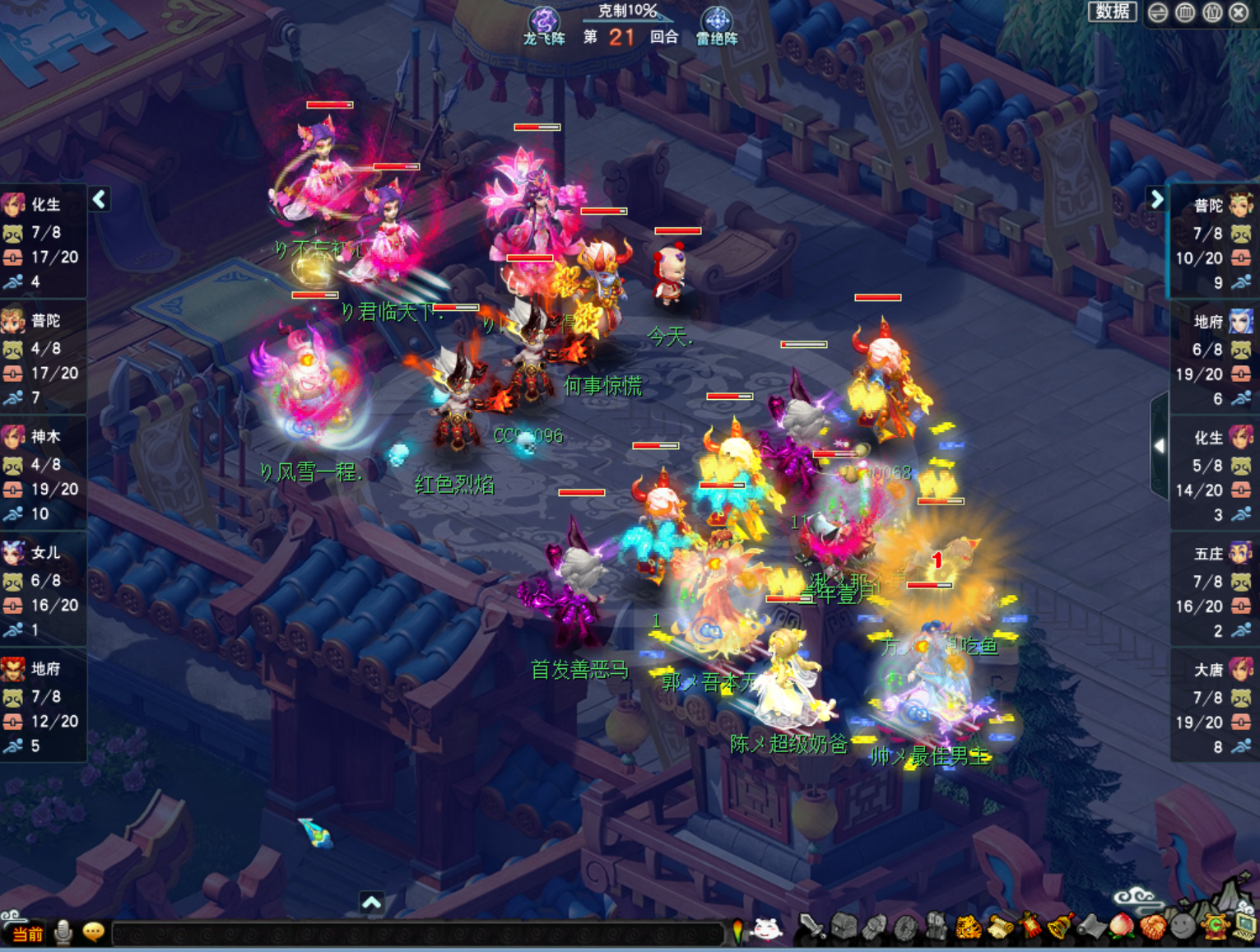Open the speech bubble chat icon
Screen dimensions: 1260x952
(x=93, y=932)
